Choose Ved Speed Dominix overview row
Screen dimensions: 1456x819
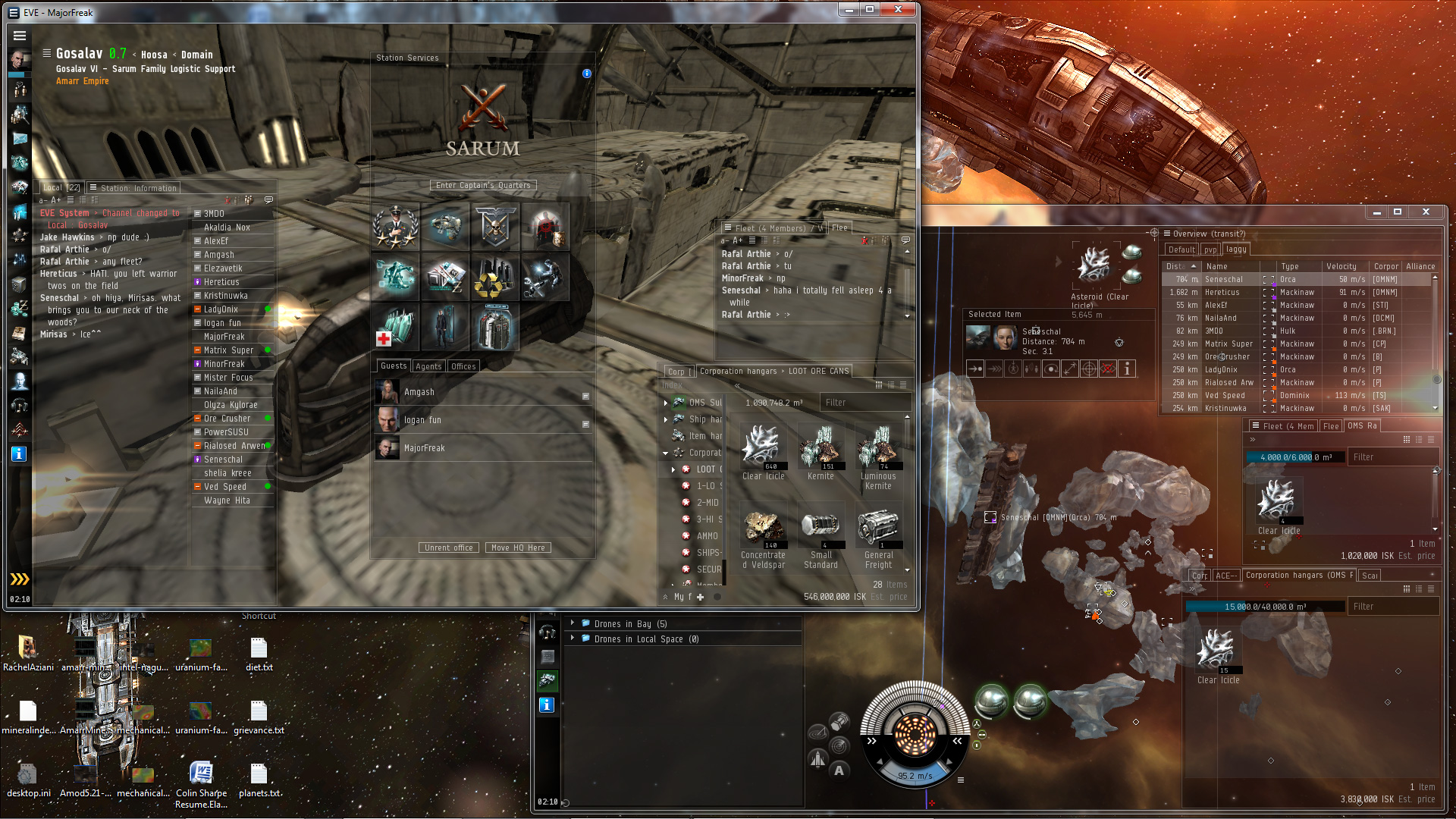1297,395
